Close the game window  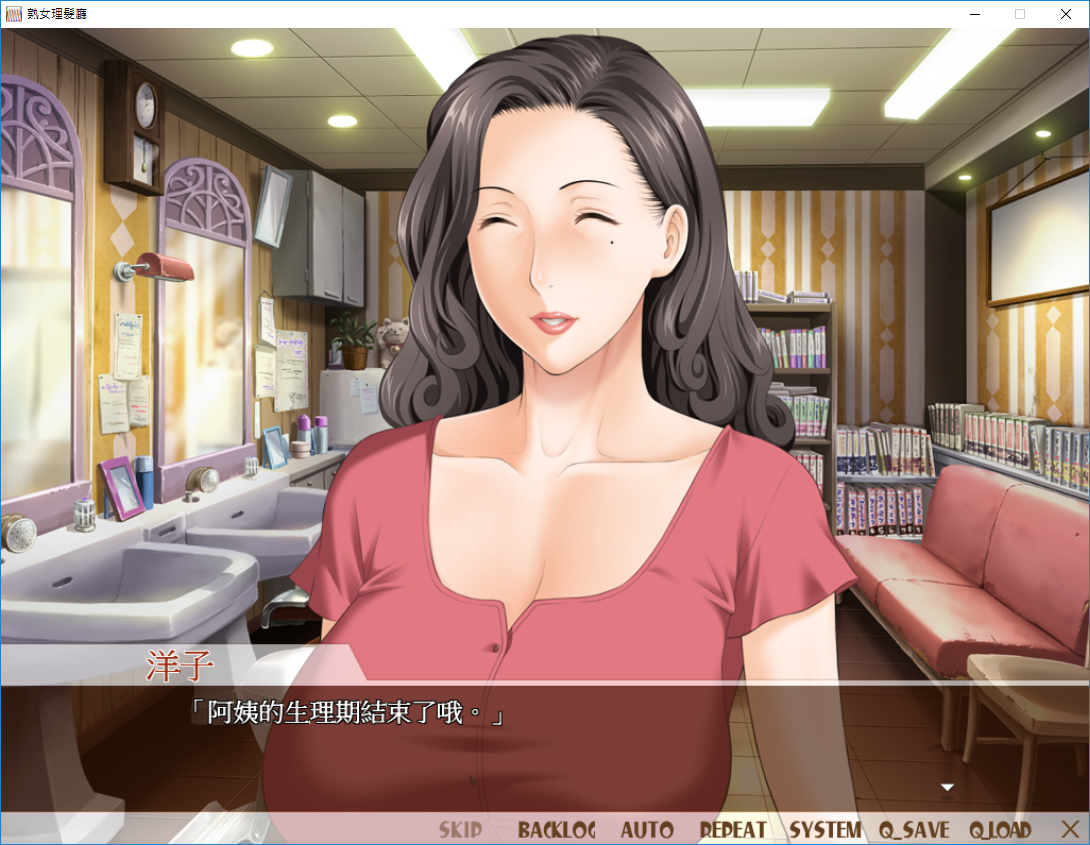point(1066,14)
